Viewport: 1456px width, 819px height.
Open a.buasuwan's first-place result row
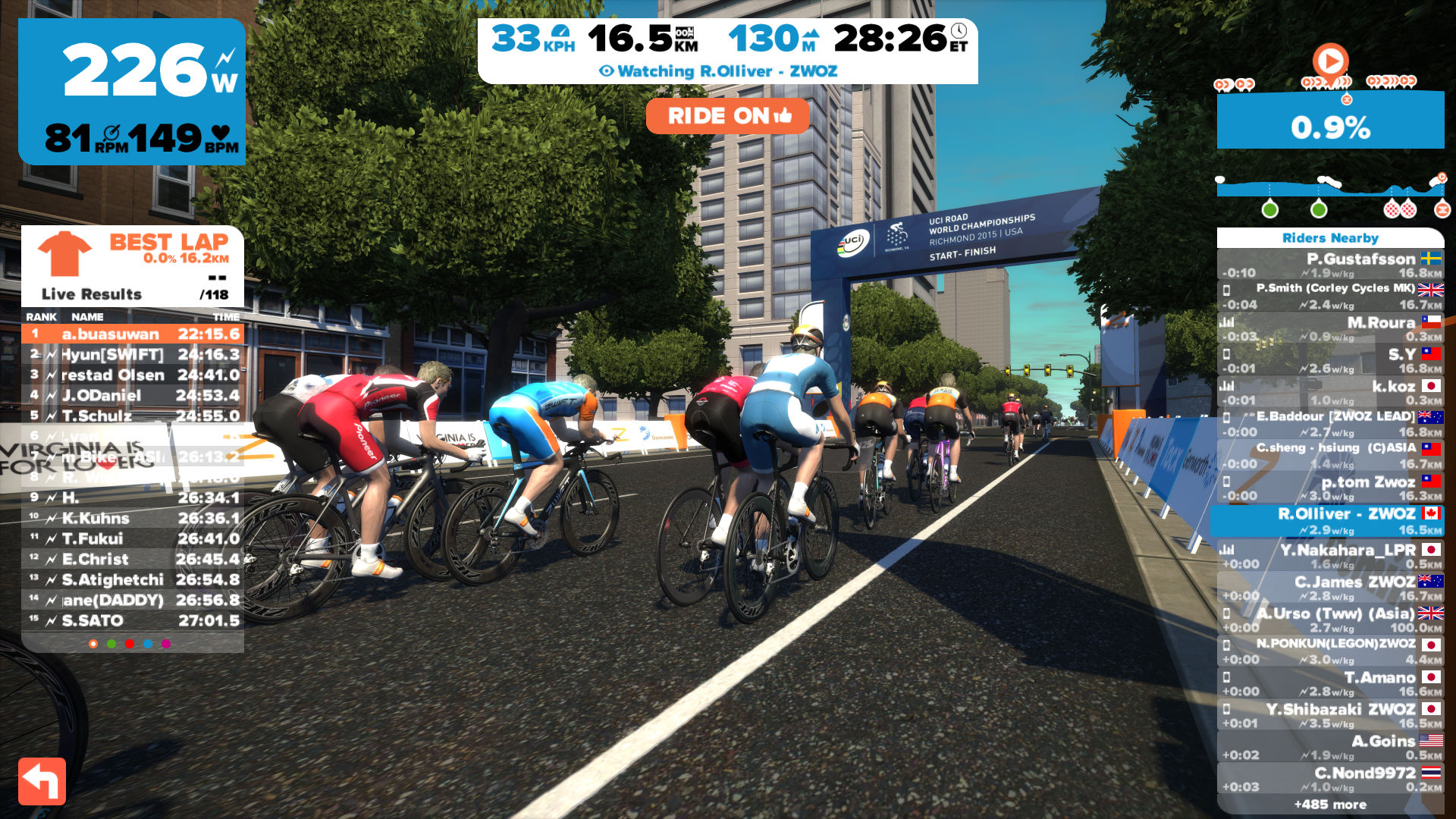coord(133,334)
